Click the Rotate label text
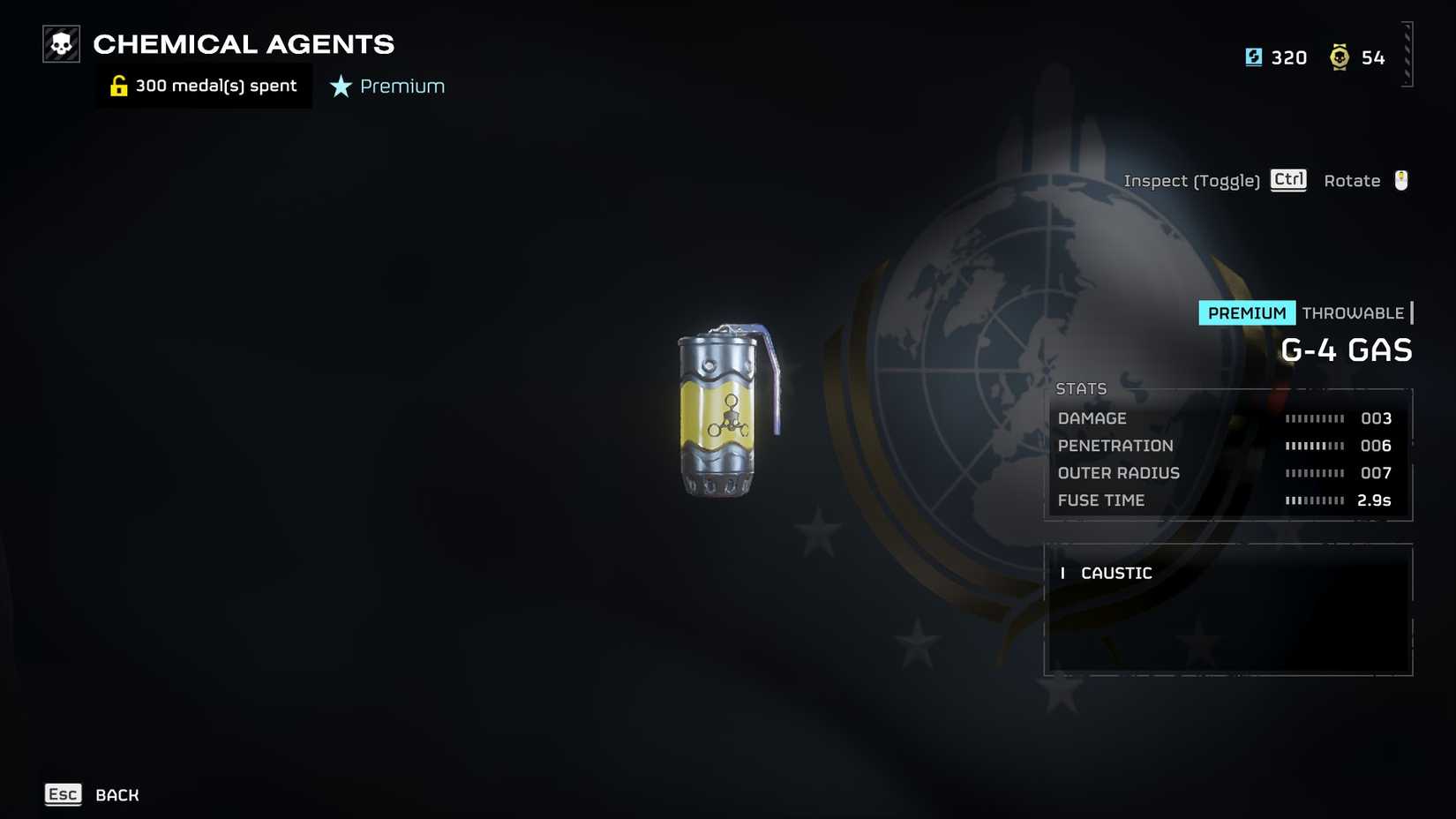1456x819 pixels. [x=1352, y=180]
